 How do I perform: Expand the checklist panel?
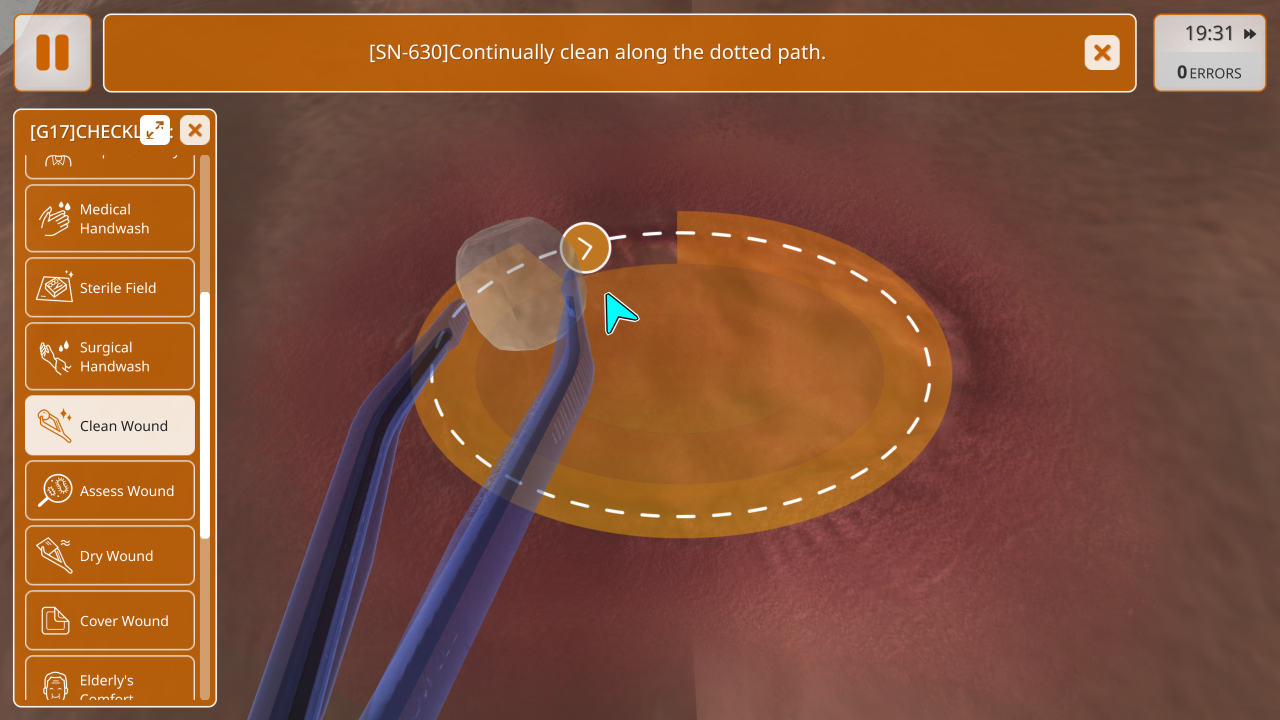pyautogui.click(x=155, y=130)
